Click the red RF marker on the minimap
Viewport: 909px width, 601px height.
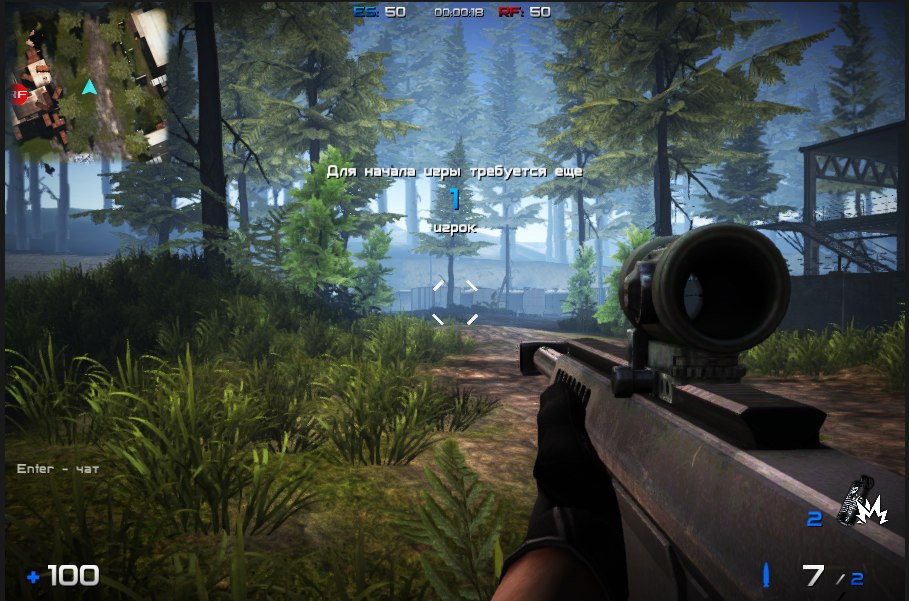(x=19, y=95)
